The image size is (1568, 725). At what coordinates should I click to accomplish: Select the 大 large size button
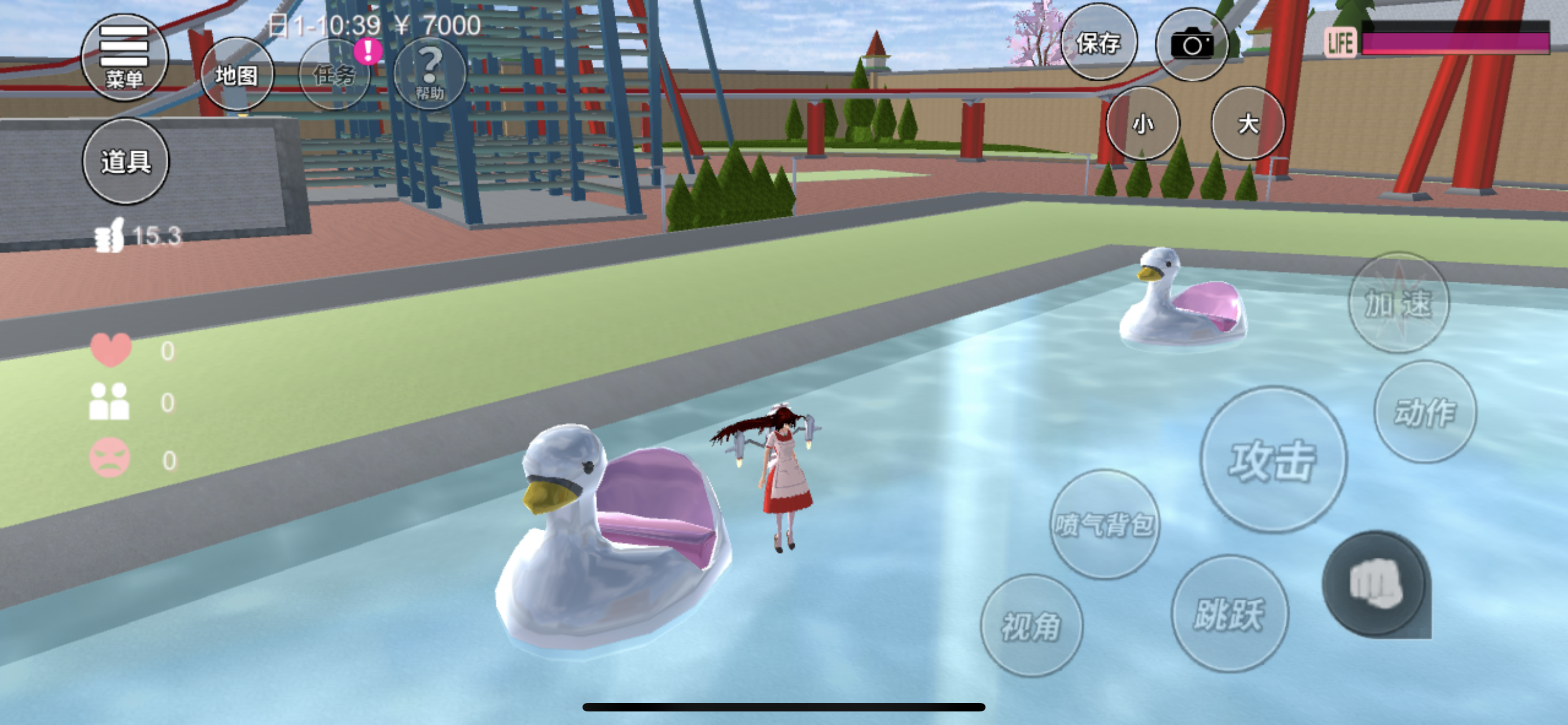tap(1248, 124)
